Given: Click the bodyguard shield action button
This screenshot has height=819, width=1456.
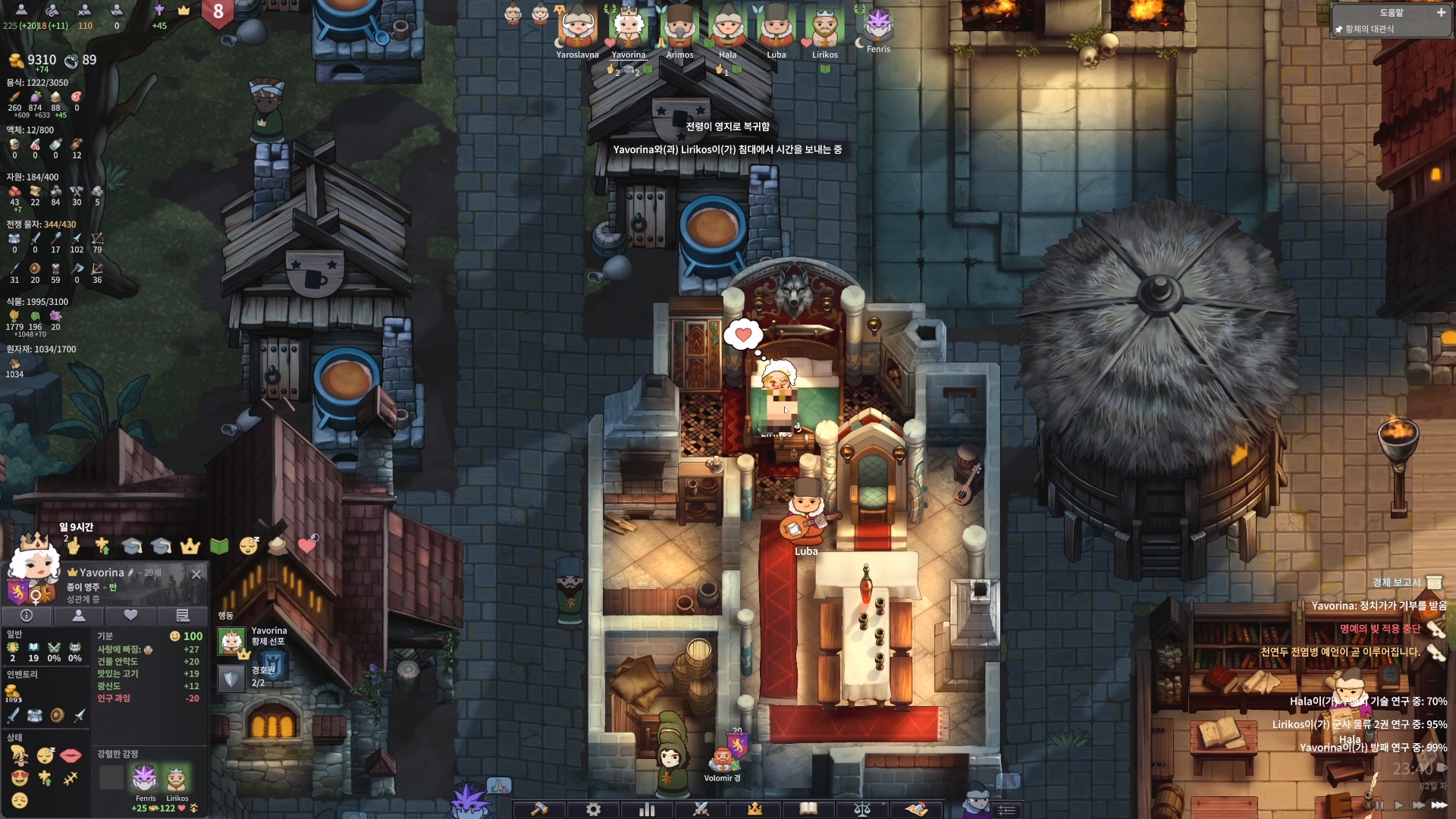Looking at the screenshot, I should (231, 678).
